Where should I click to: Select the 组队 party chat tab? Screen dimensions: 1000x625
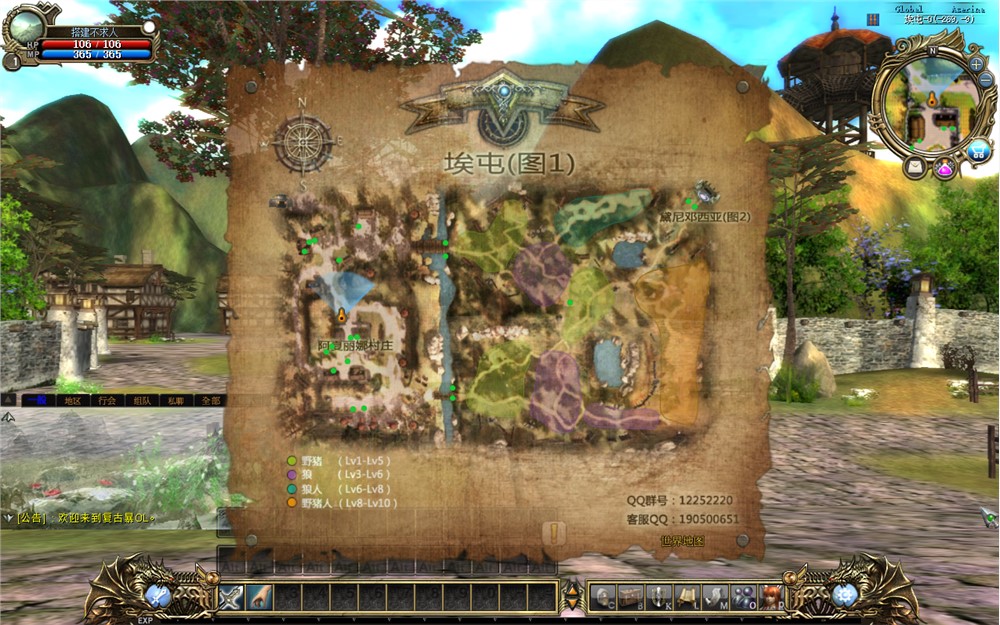[x=141, y=400]
